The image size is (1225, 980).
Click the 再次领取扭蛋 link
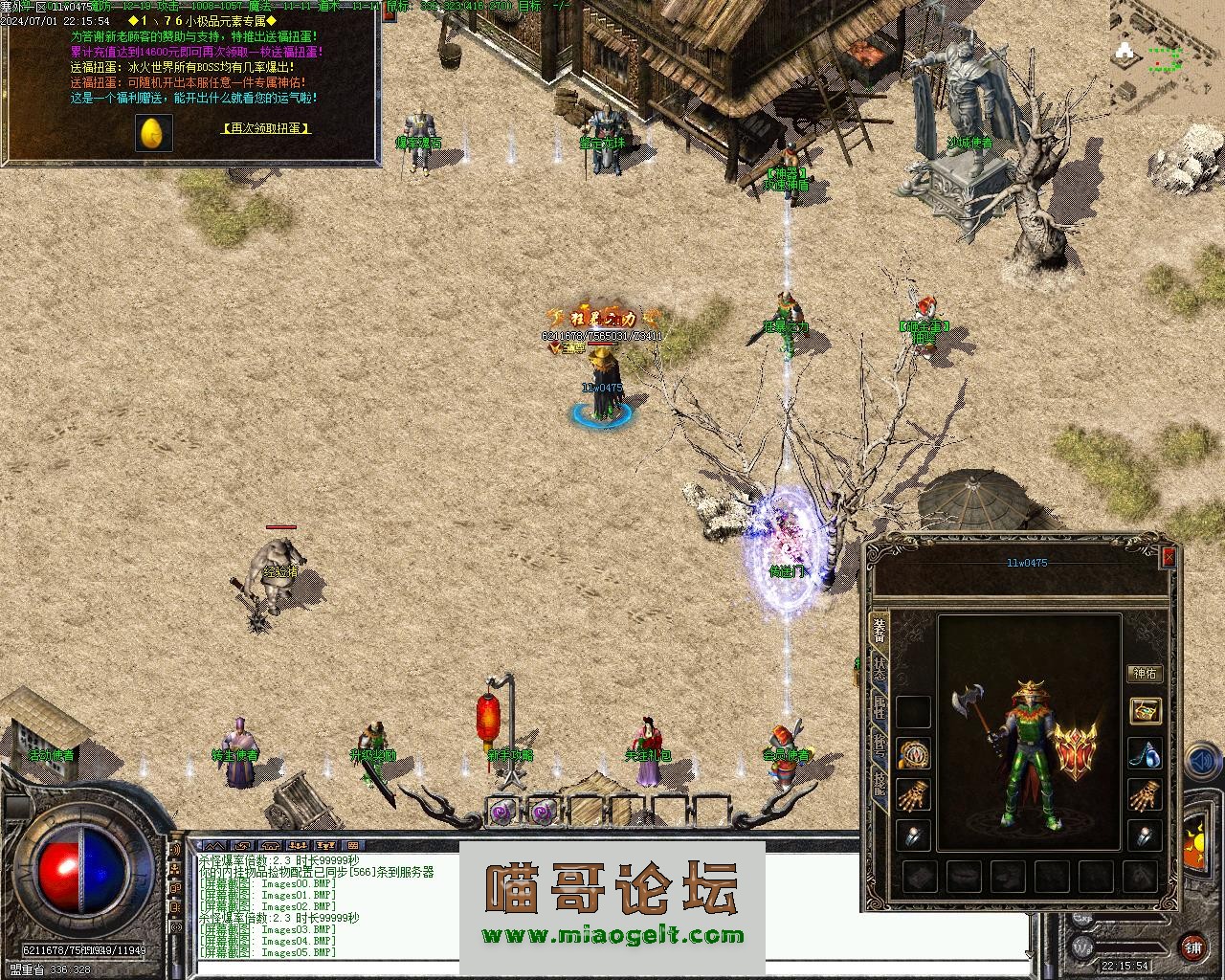click(267, 127)
